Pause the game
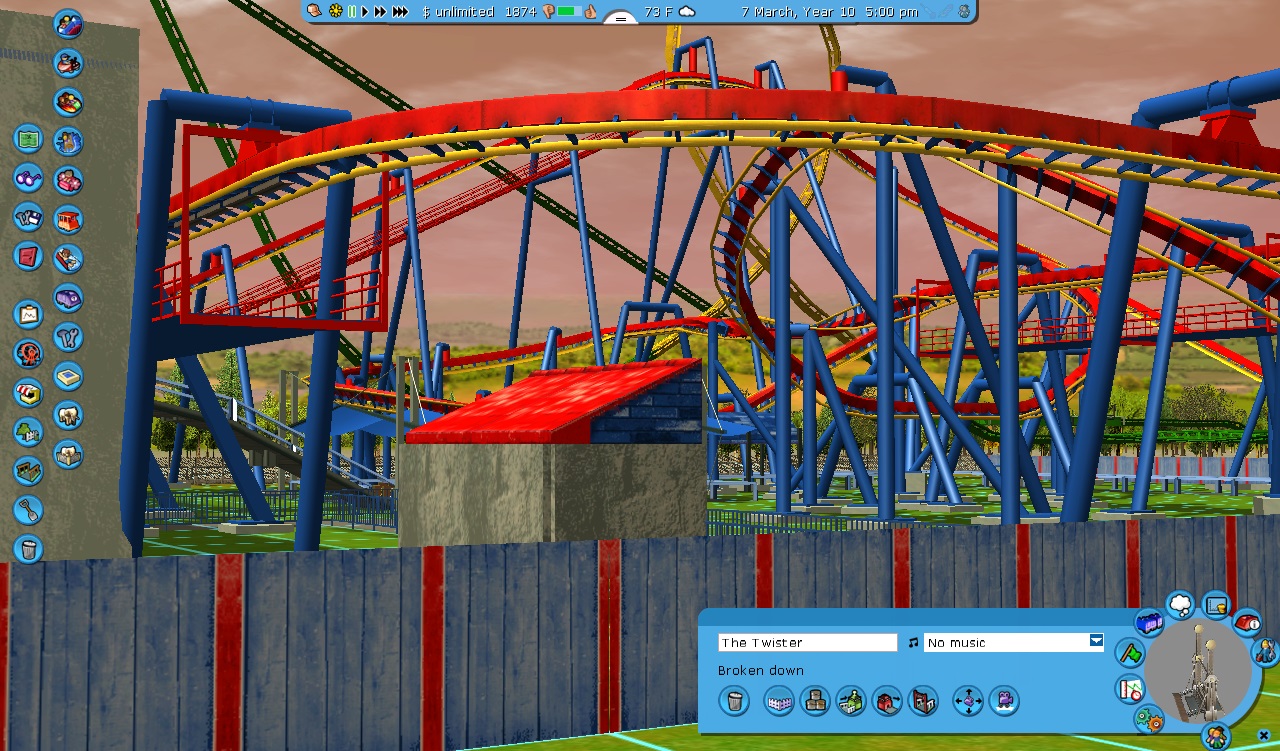The height and width of the screenshot is (751, 1280). [x=352, y=12]
